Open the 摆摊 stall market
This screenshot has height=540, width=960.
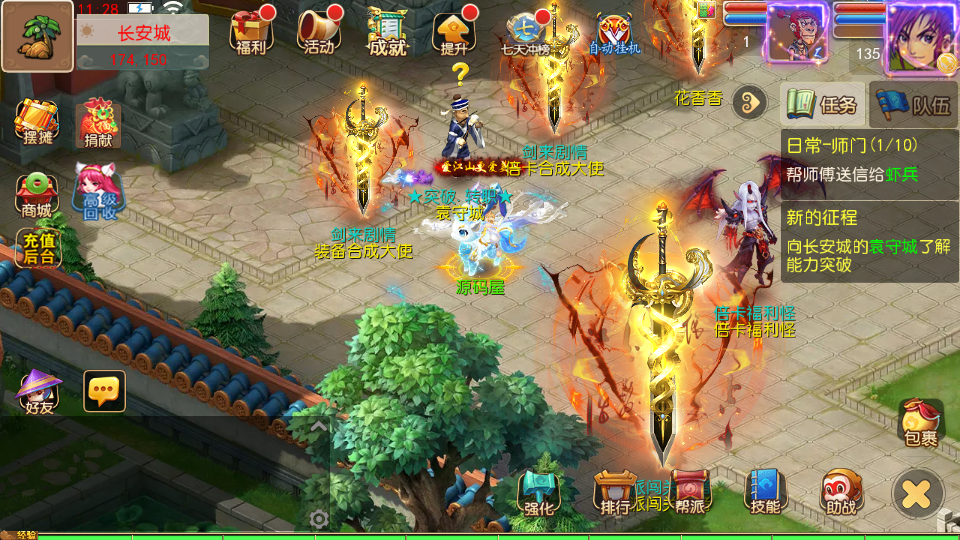36,125
